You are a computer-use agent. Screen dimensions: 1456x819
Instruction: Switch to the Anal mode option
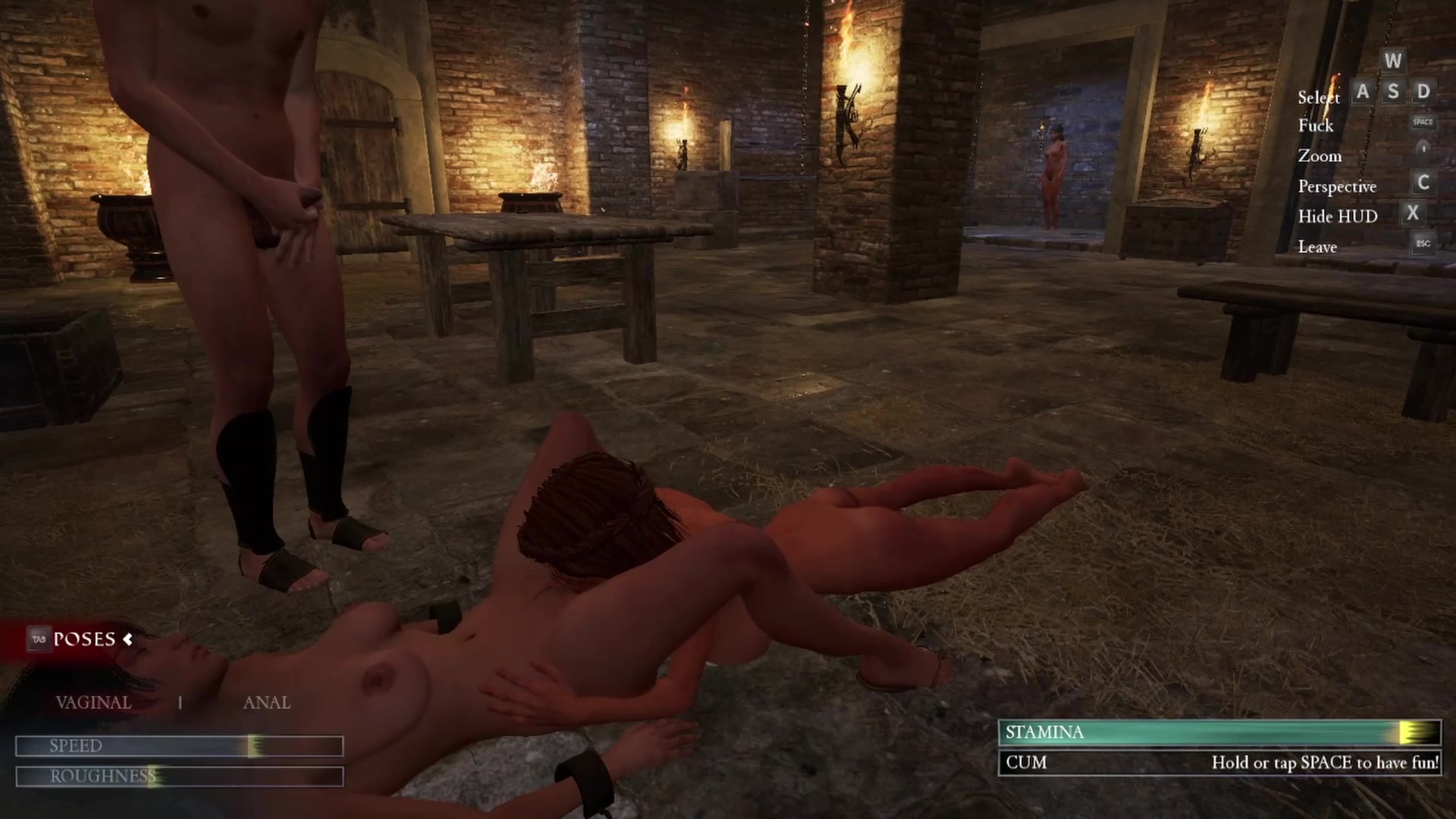point(266,703)
